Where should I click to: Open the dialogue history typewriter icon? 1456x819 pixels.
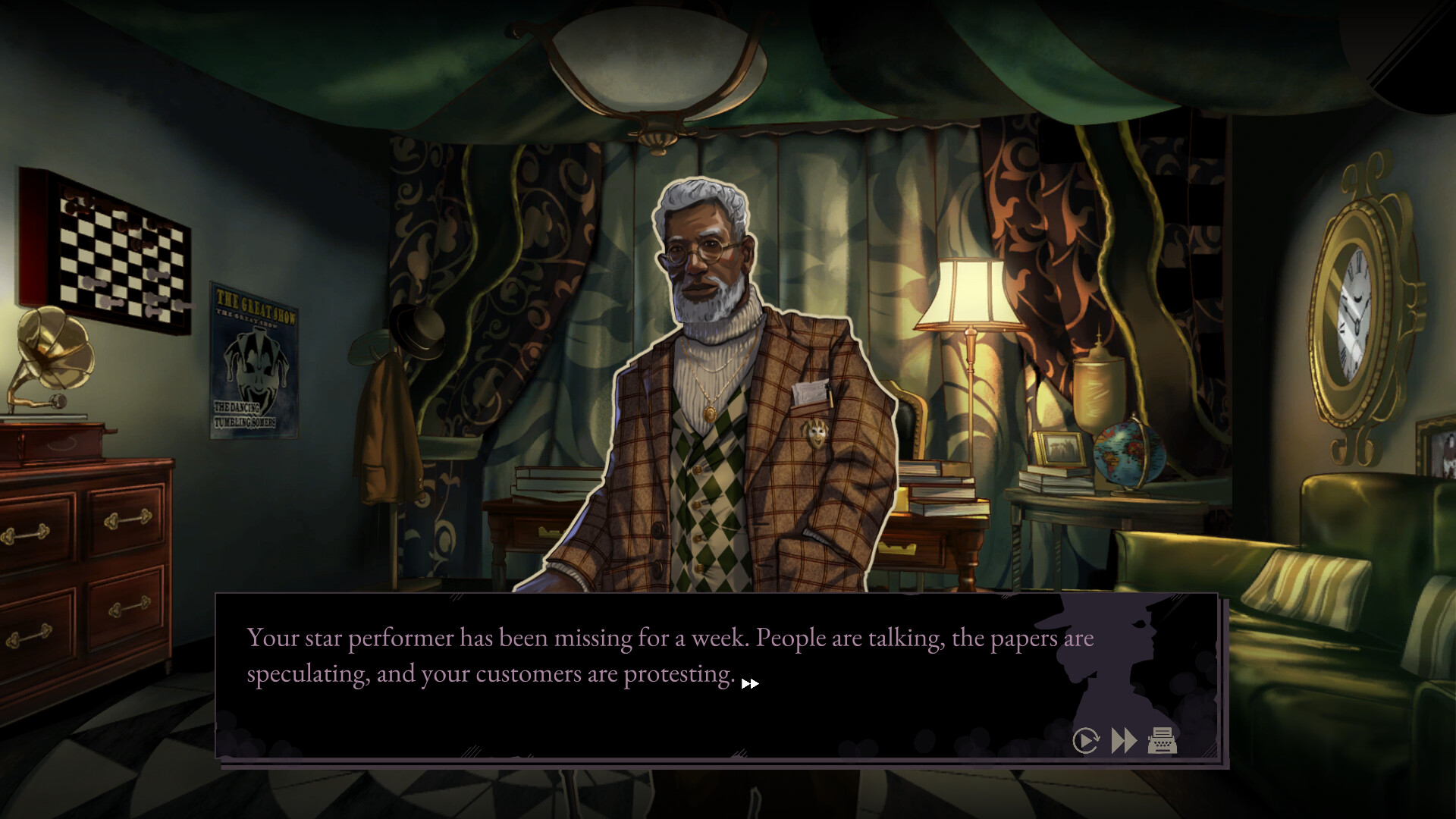pyautogui.click(x=1159, y=741)
